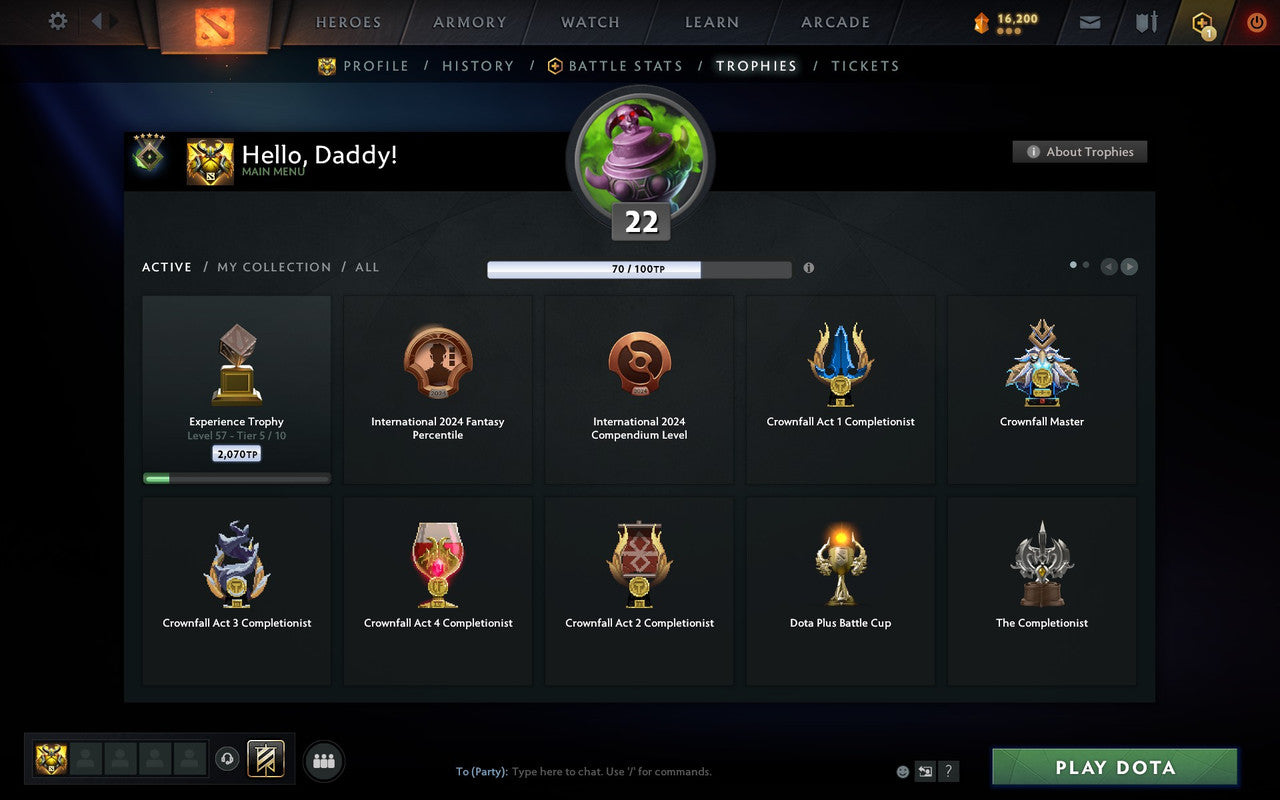Open the emoticon smiley in the chat bar
The width and height of the screenshot is (1280, 800).
pyautogui.click(x=901, y=771)
